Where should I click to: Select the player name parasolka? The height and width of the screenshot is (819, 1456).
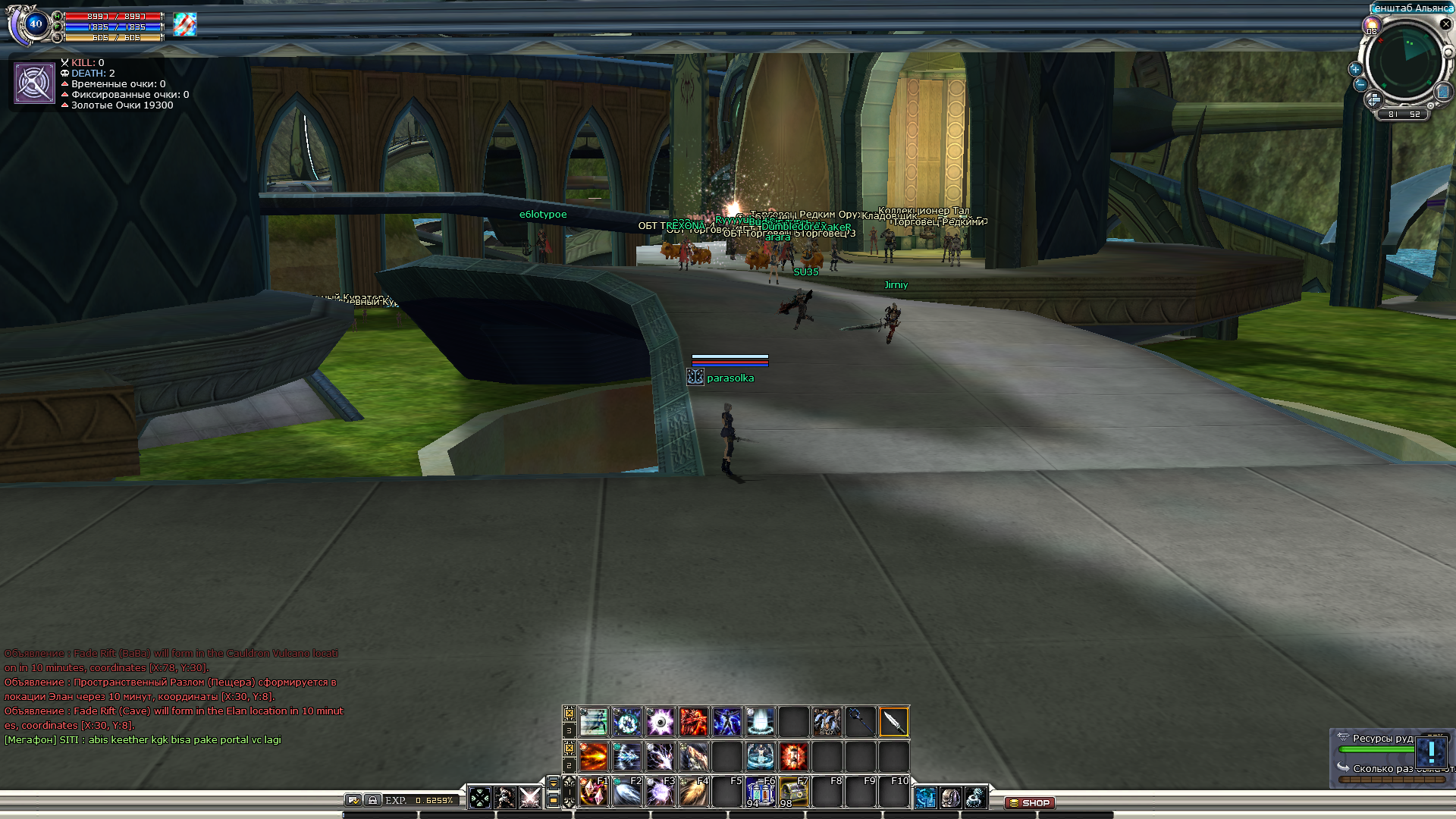click(x=730, y=378)
